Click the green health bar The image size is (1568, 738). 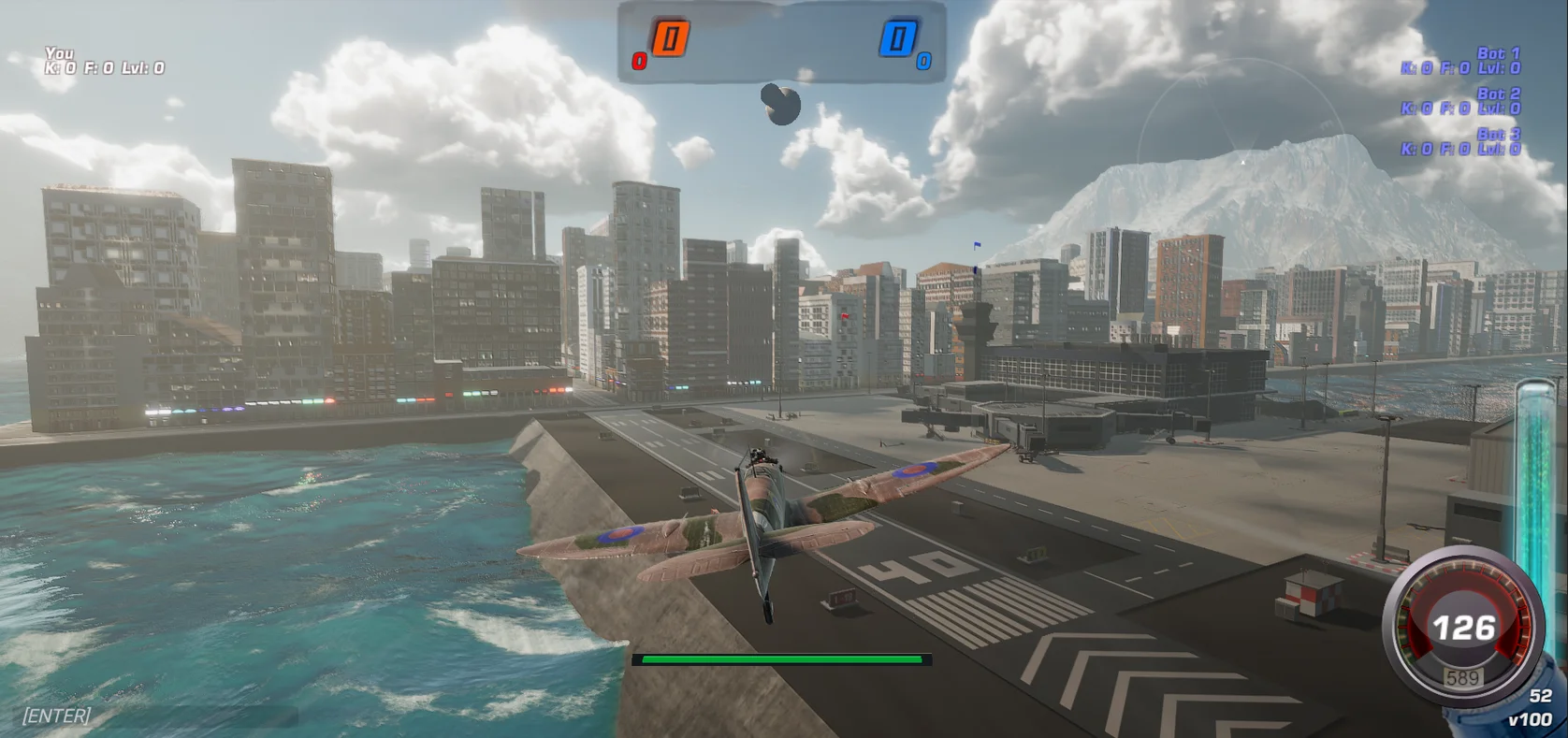point(782,660)
